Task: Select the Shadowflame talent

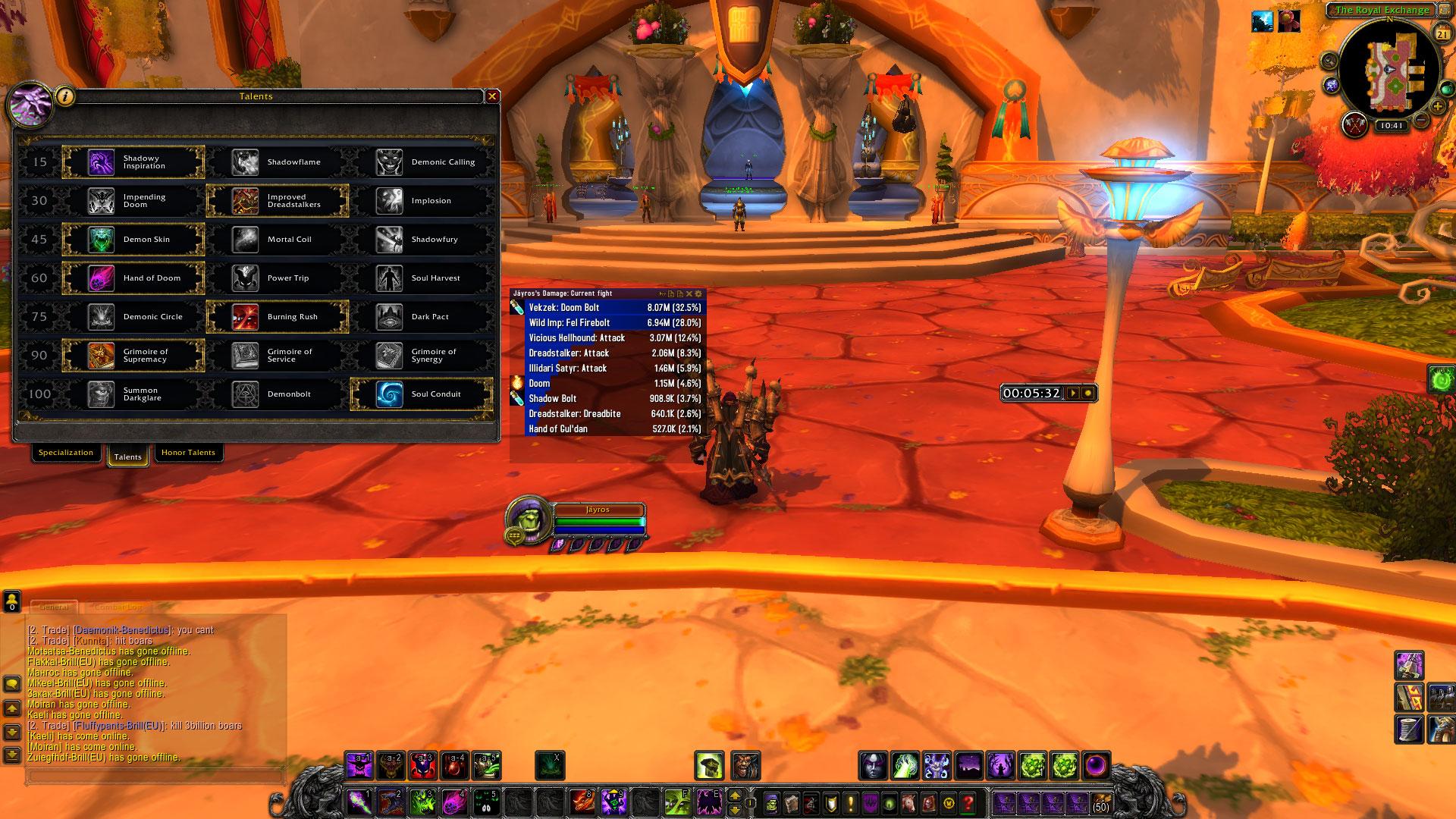Action: click(x=277, y=162)
